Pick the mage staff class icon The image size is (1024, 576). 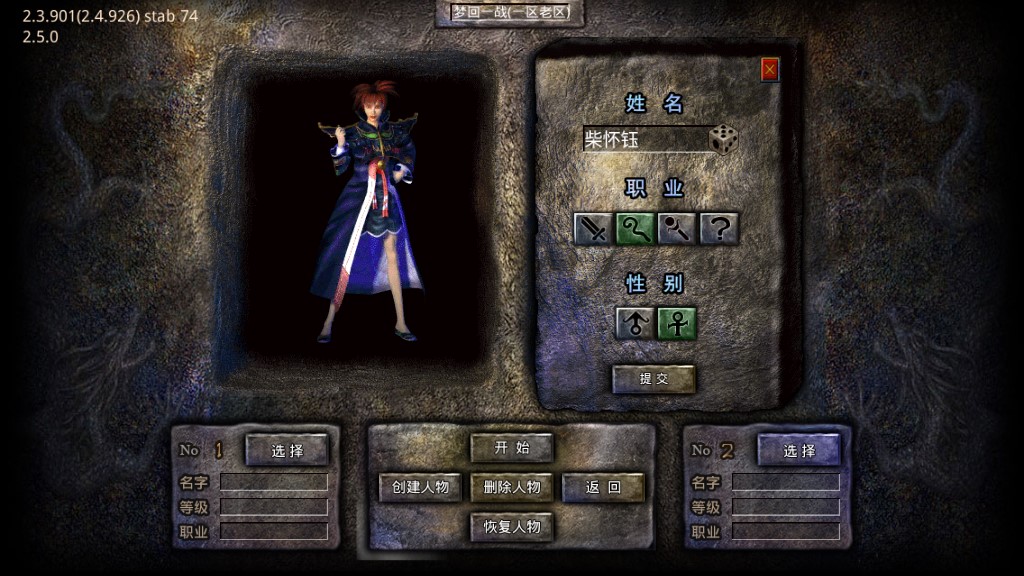point(677,229)
